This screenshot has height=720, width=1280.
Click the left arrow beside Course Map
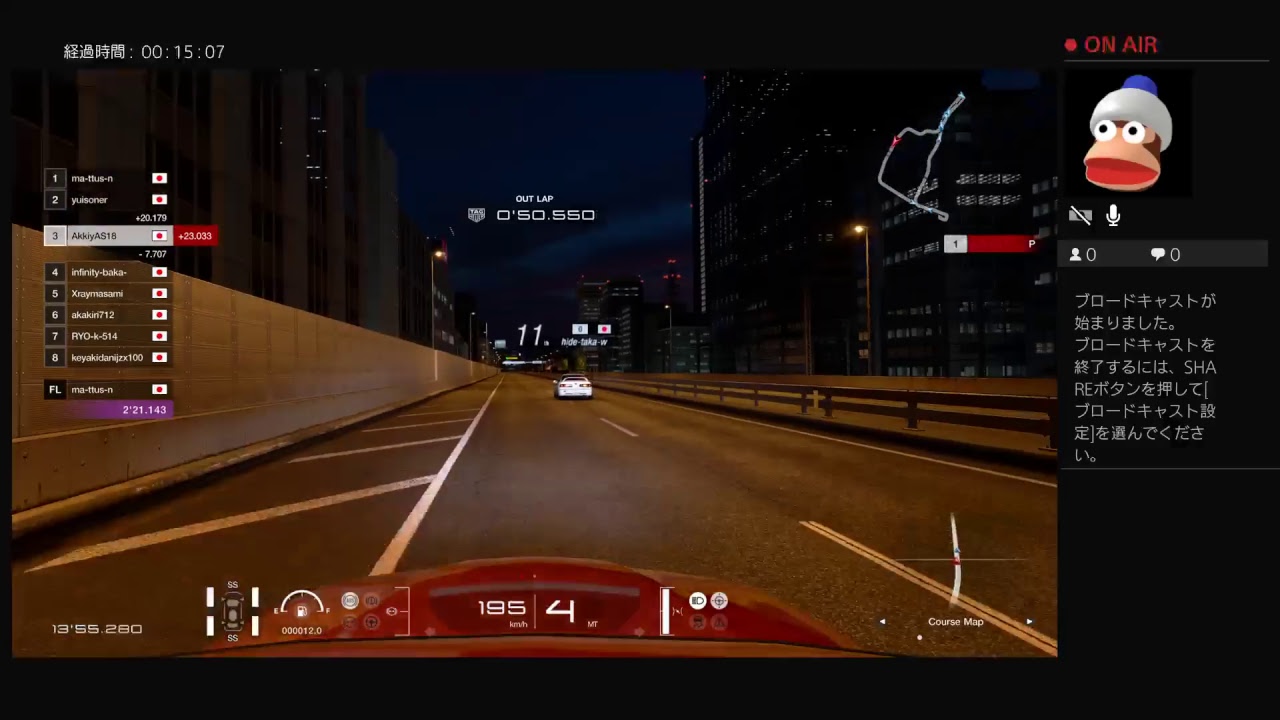(x=883, y=621)
